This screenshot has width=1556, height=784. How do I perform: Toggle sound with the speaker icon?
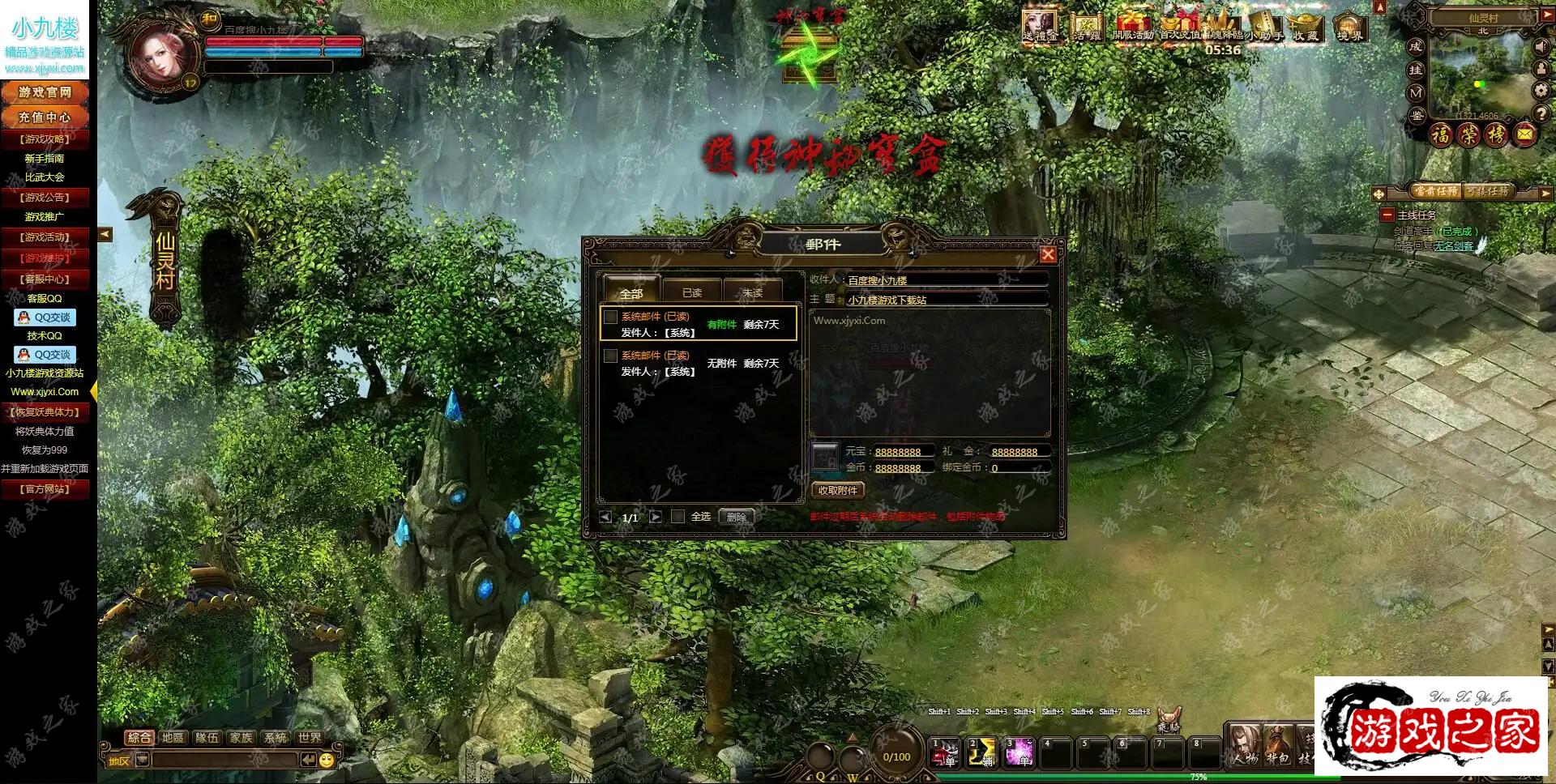coord(1541,47)
